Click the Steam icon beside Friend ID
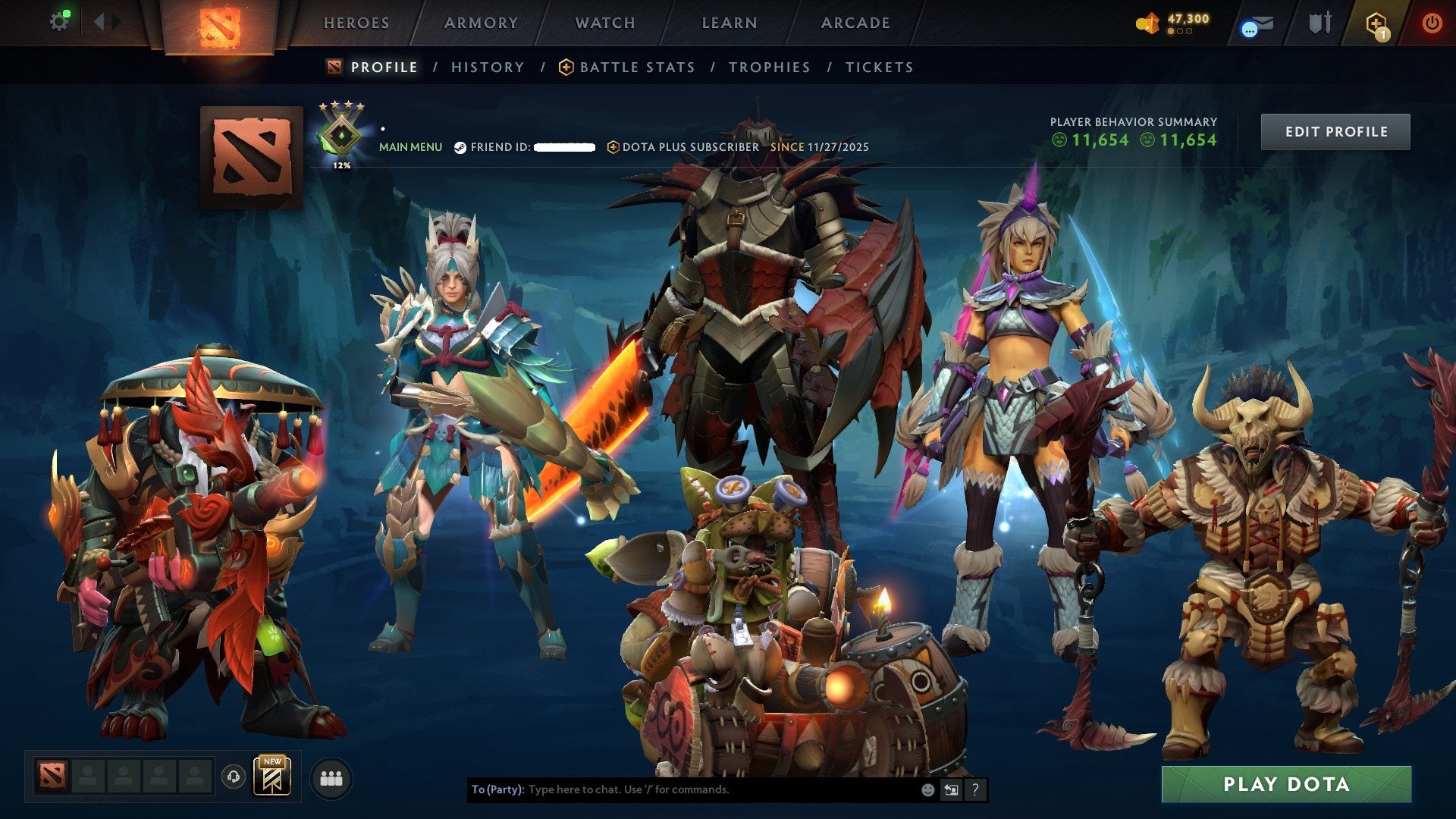 460,148
